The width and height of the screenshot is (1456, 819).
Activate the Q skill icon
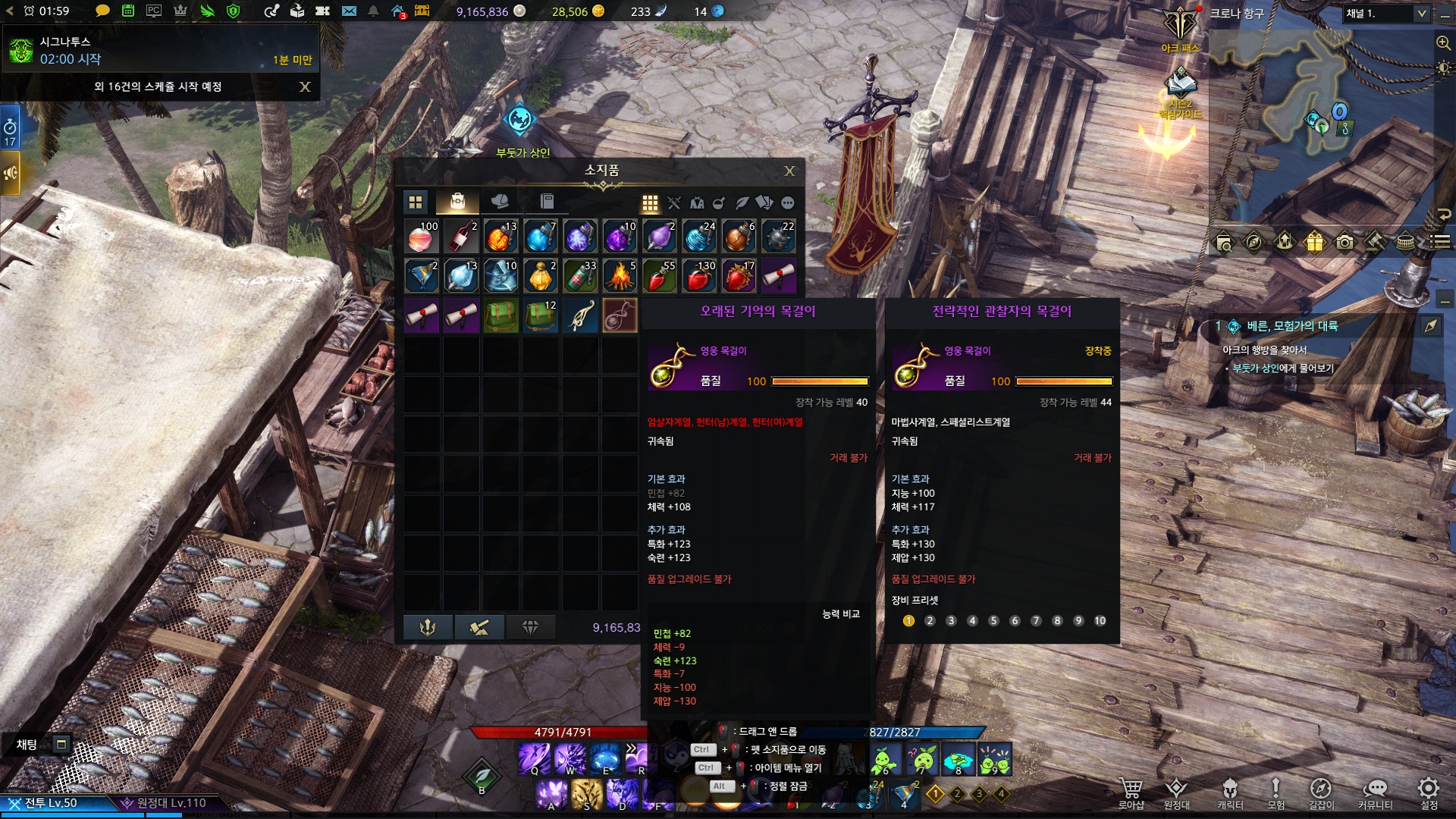pyautogui.click(x=534, y=758)
